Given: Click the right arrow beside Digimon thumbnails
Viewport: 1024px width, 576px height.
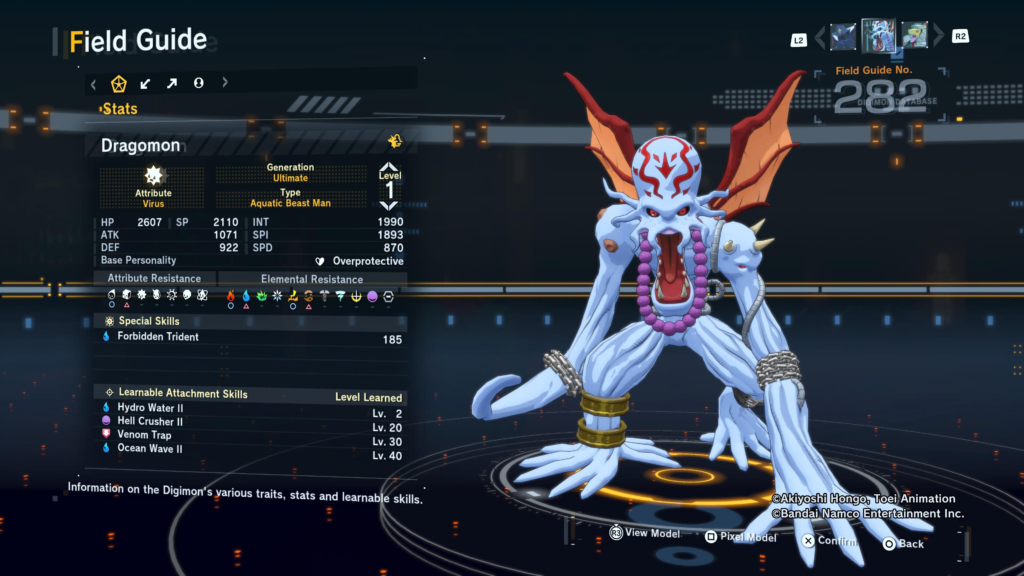Looking at the screenshot, I should pyautogui.click(x=938, y=38).
